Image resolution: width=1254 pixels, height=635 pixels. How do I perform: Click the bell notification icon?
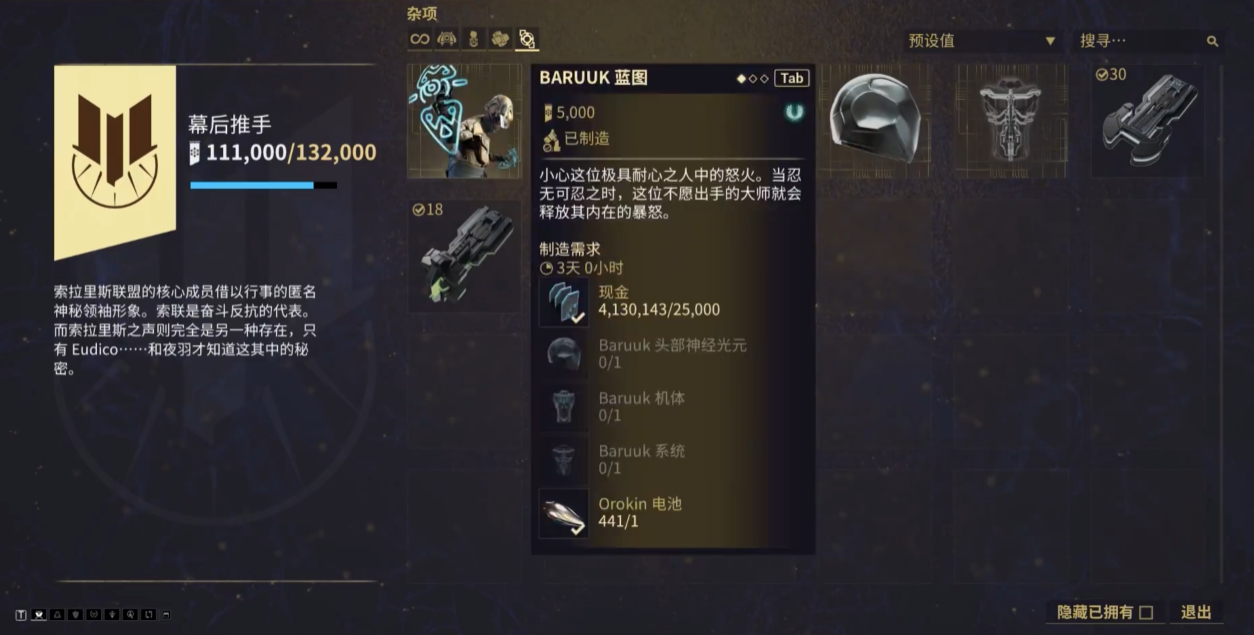pyautogui.click(x=57, y=614)
